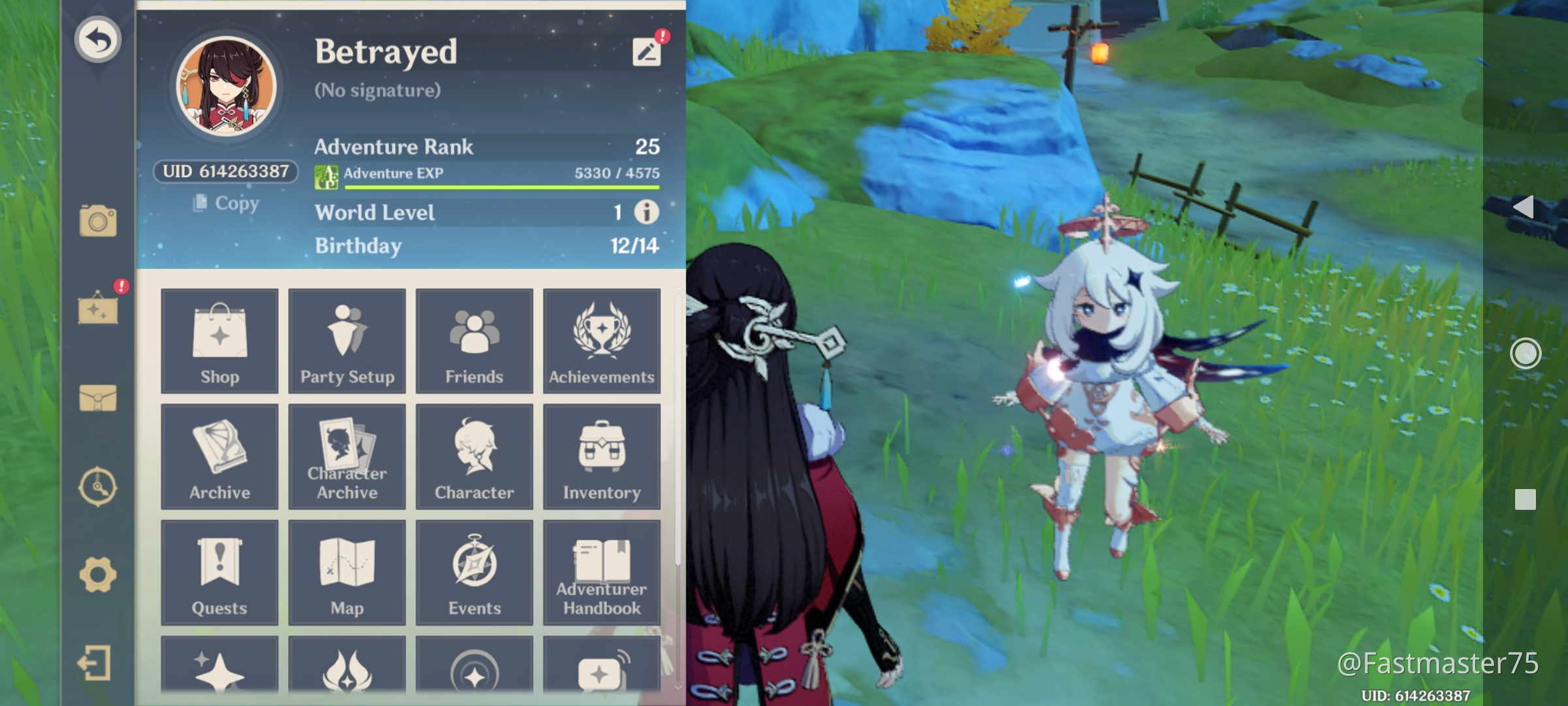Open the camera photo mode icon
This screenshot has width=1568, height=706.
click(x=98, y=220)
